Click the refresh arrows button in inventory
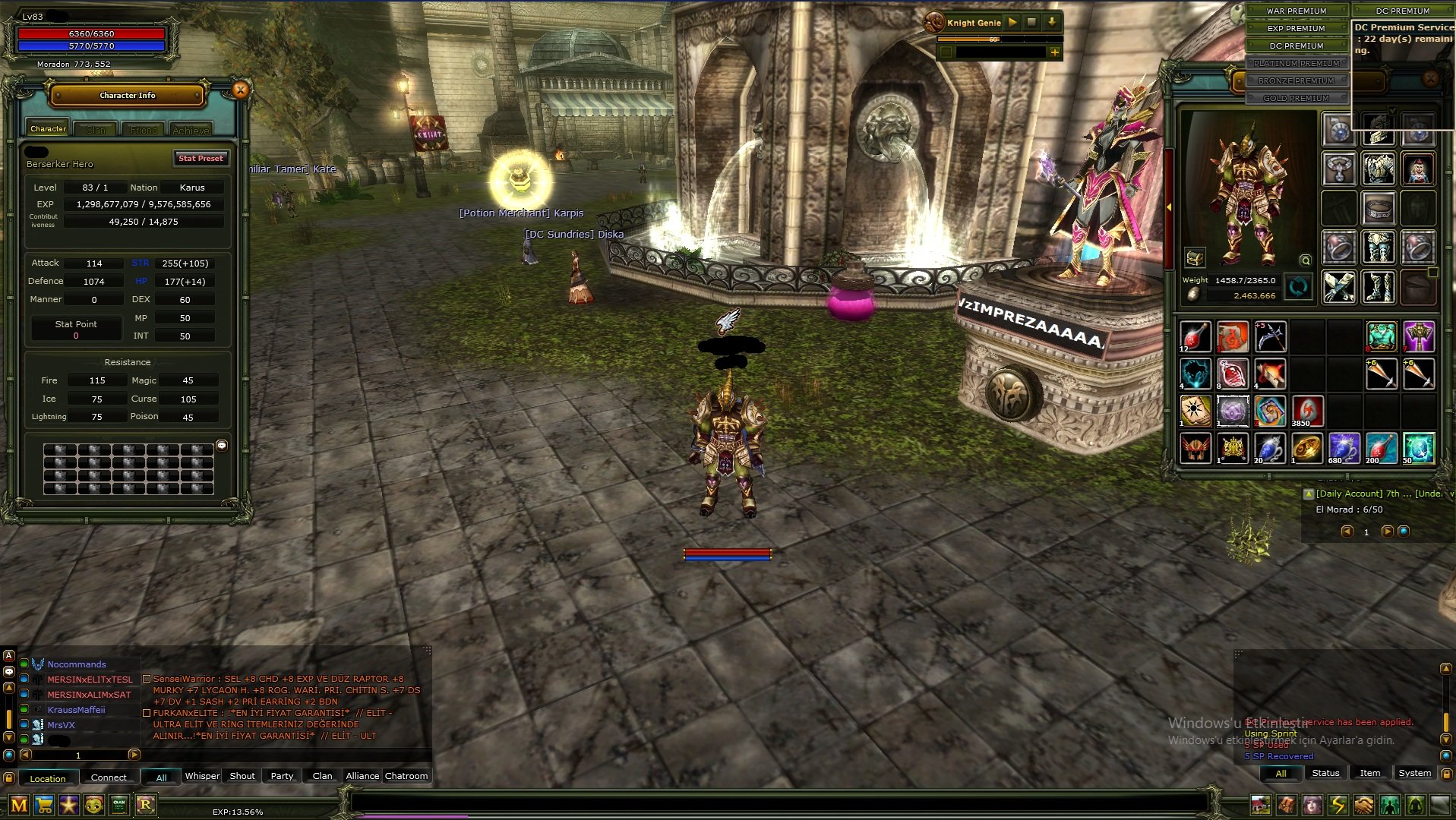 click(1298, 287)
